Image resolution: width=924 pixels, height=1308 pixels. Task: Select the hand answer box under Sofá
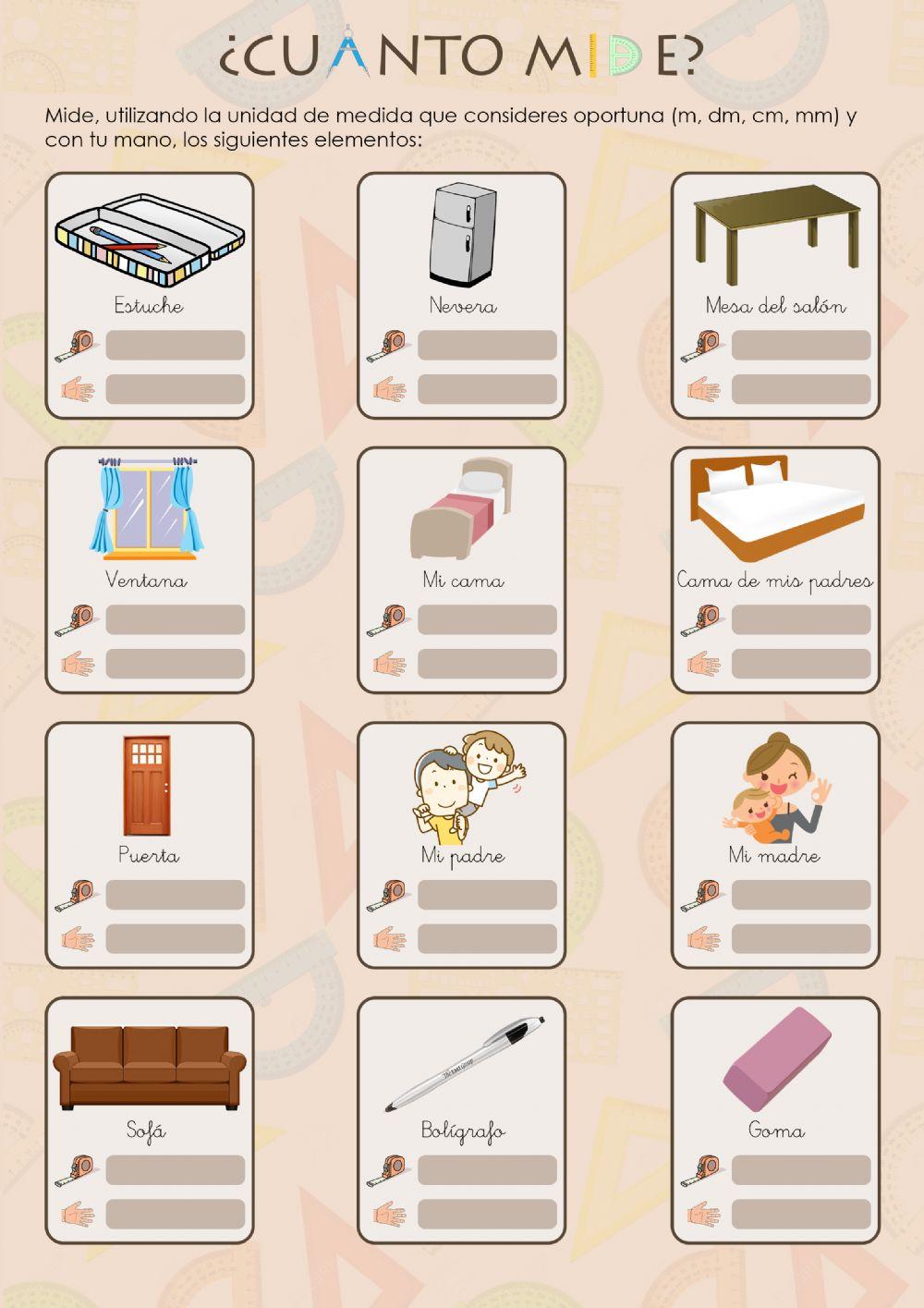pos(176,1214)
